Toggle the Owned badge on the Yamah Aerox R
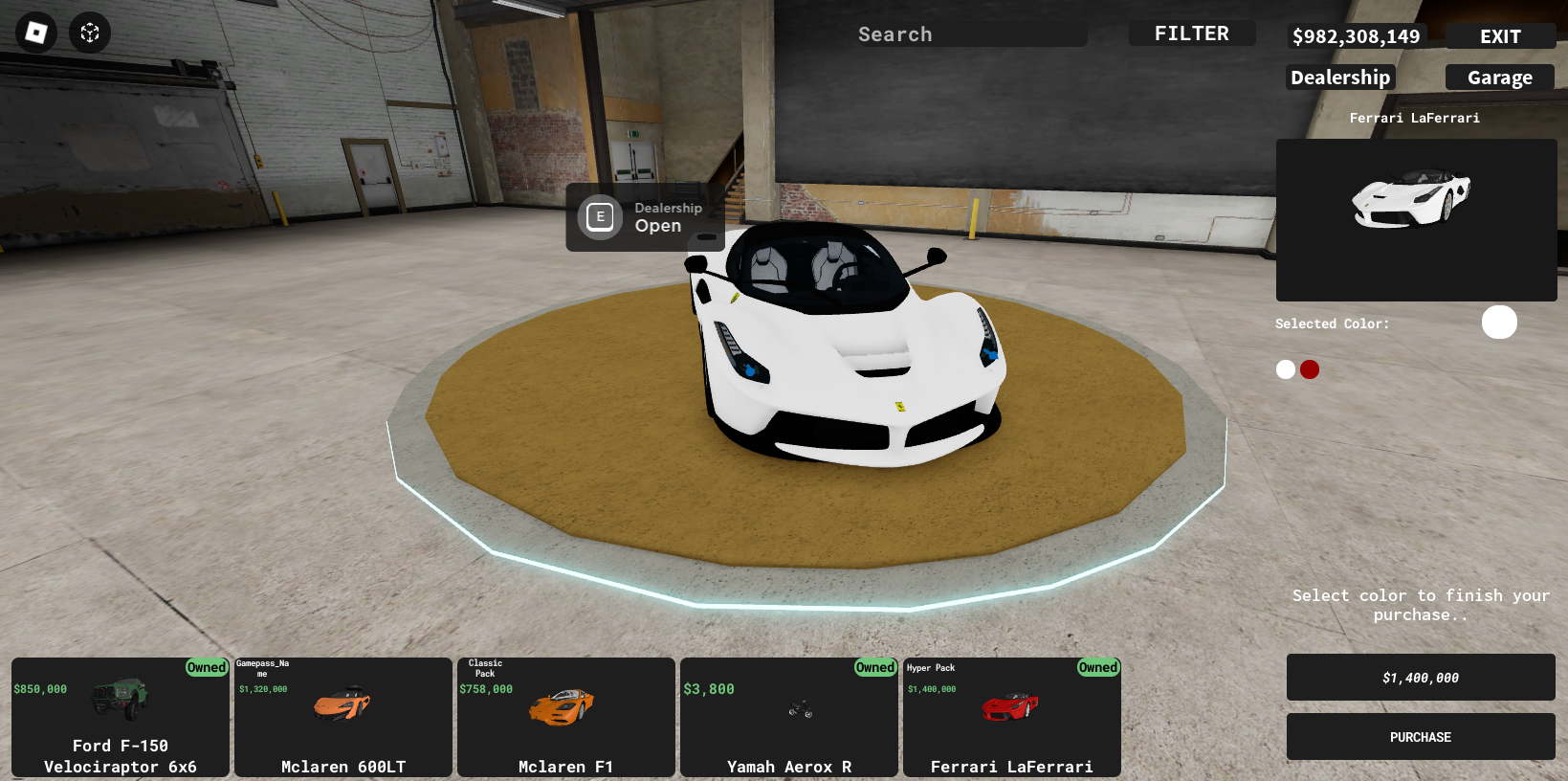 point(874,667)
